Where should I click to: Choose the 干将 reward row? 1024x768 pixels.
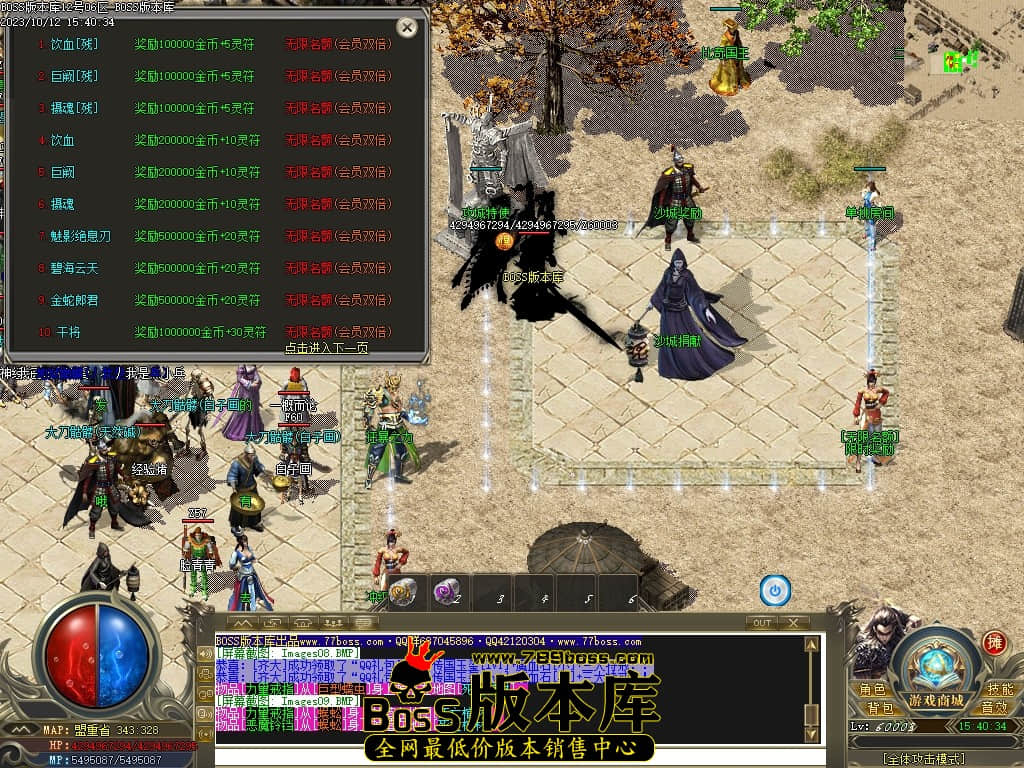coord(69,332)
